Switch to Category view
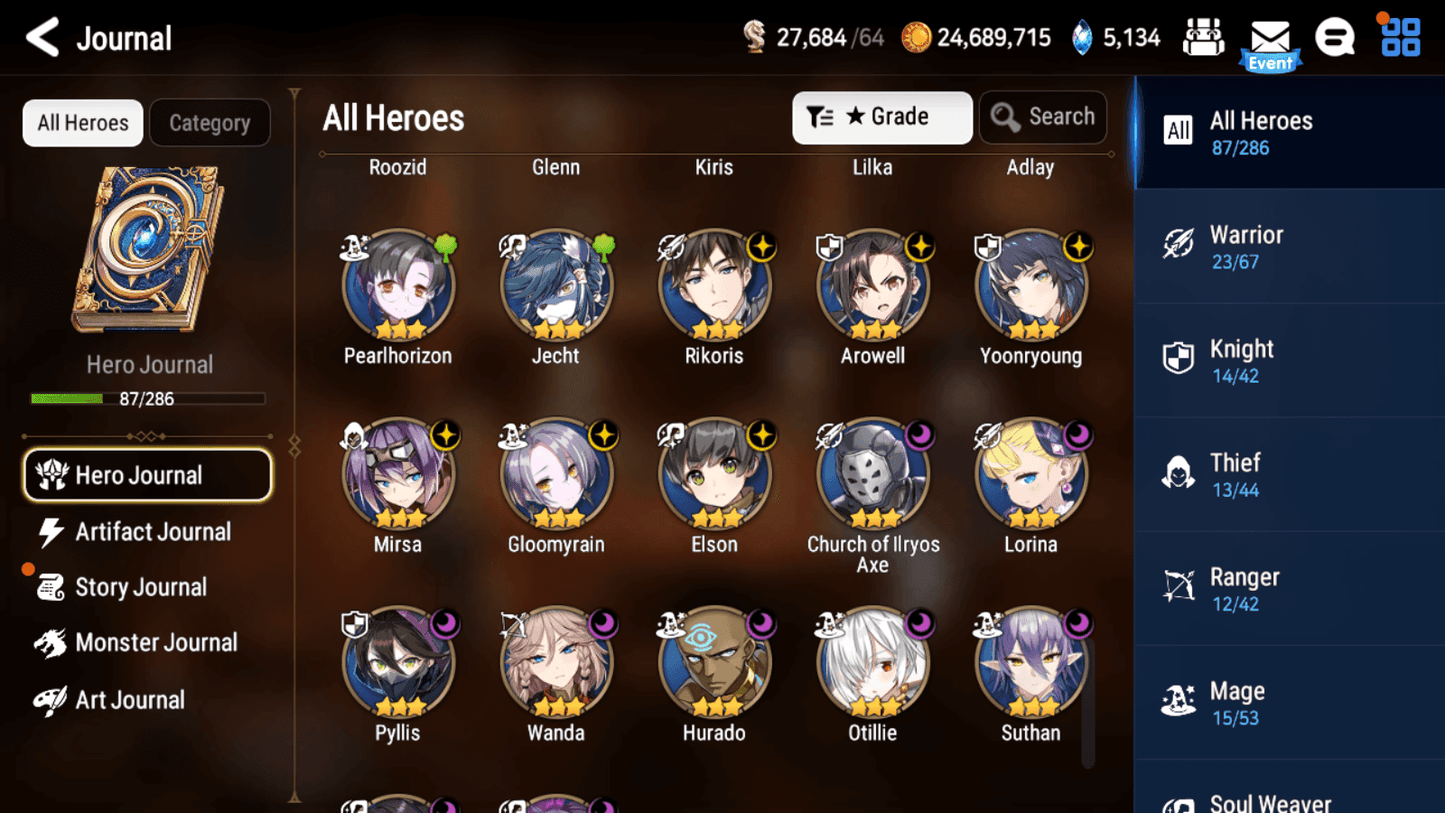 tap(209, 122)
